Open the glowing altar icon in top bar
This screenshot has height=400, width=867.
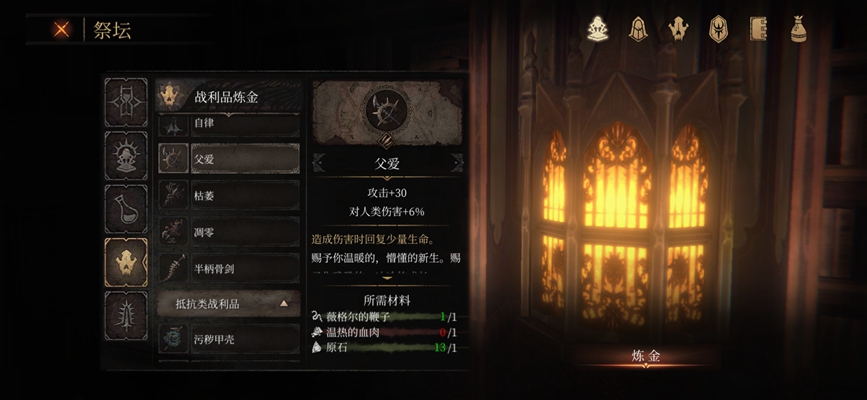[x=598, y=29]
